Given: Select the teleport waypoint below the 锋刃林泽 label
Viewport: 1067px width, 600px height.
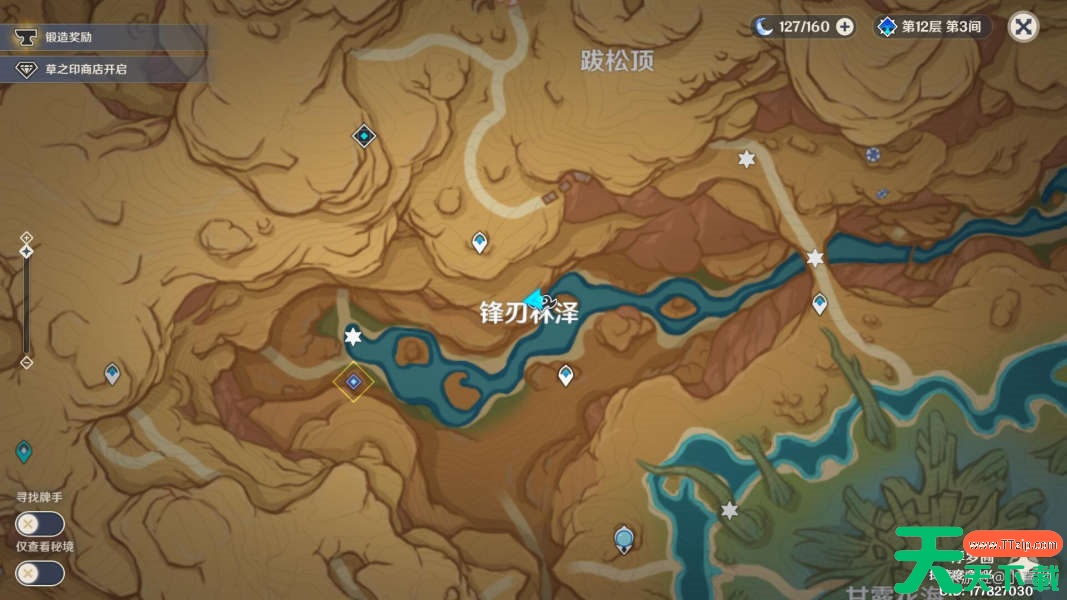Looking at the screenshot, I should (x=566, y=375).
